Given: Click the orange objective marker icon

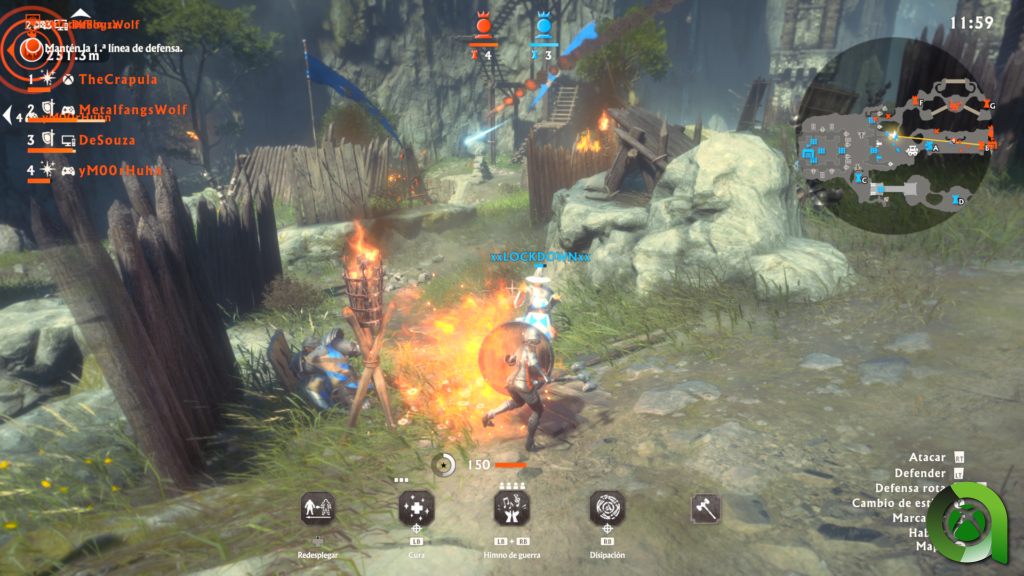Looking at the screenshot, I should click(x=32, y=43).
